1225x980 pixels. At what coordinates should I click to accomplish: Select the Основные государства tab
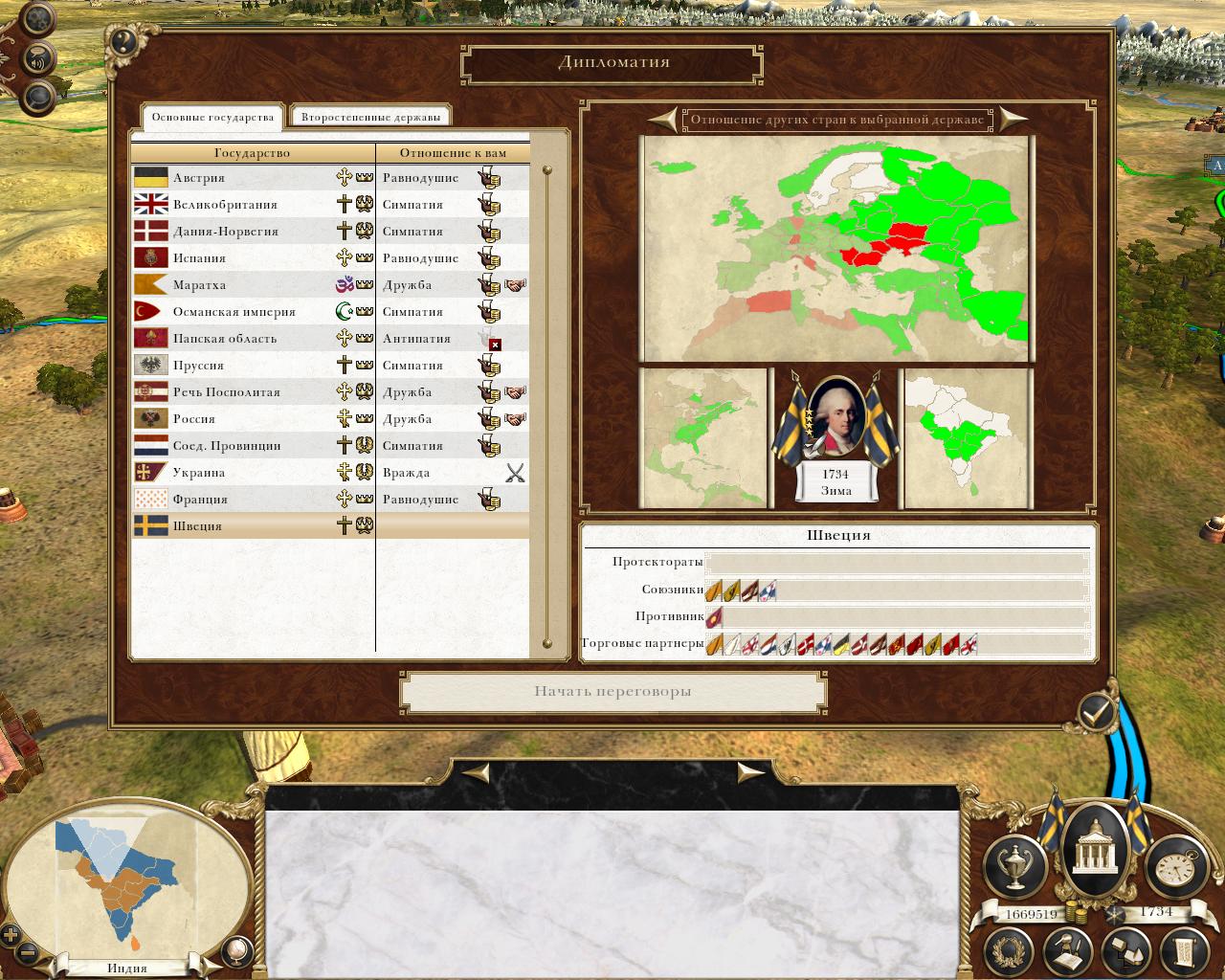click(x=212, y=117)
